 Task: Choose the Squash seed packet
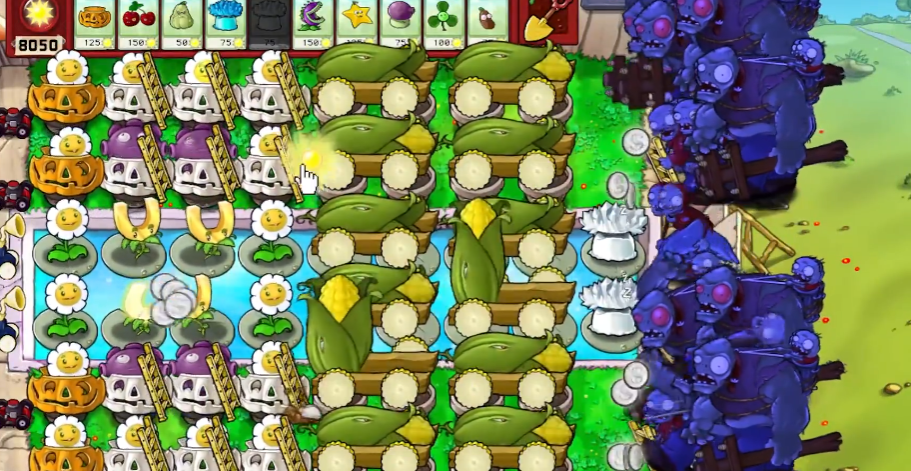182,22
